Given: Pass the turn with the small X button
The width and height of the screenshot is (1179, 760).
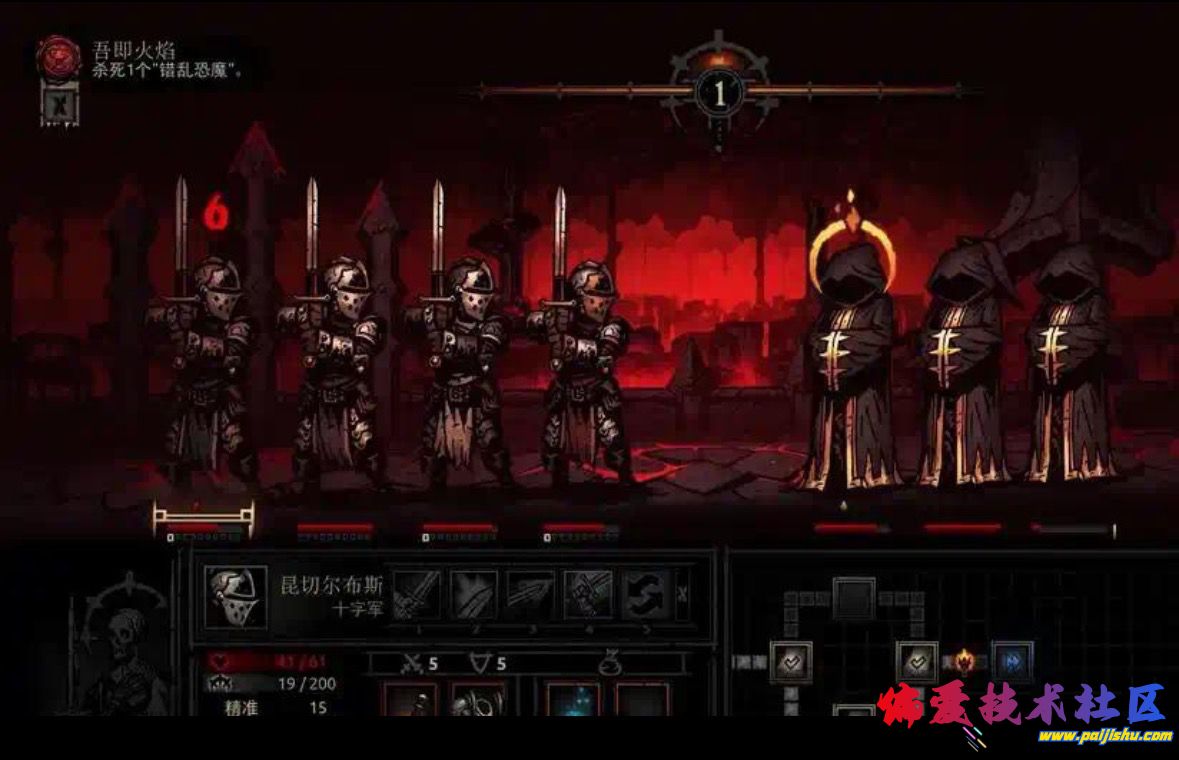Looking at the screenshot, I should coord(682,594).
